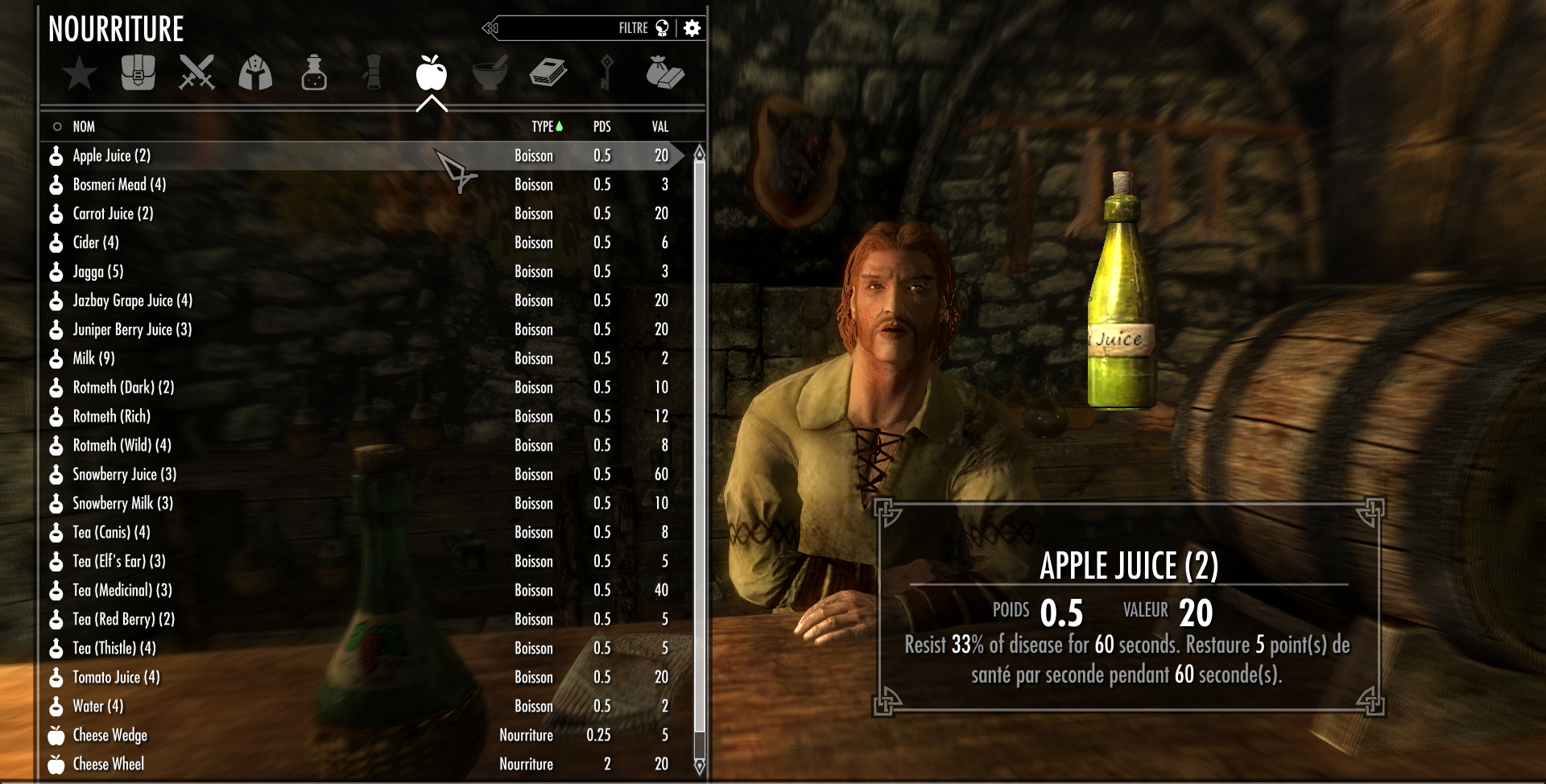This screenshot has width=1546, height=784.
Task: Switch to the weapons crossed-swords tab
Action: click(196, 72)
